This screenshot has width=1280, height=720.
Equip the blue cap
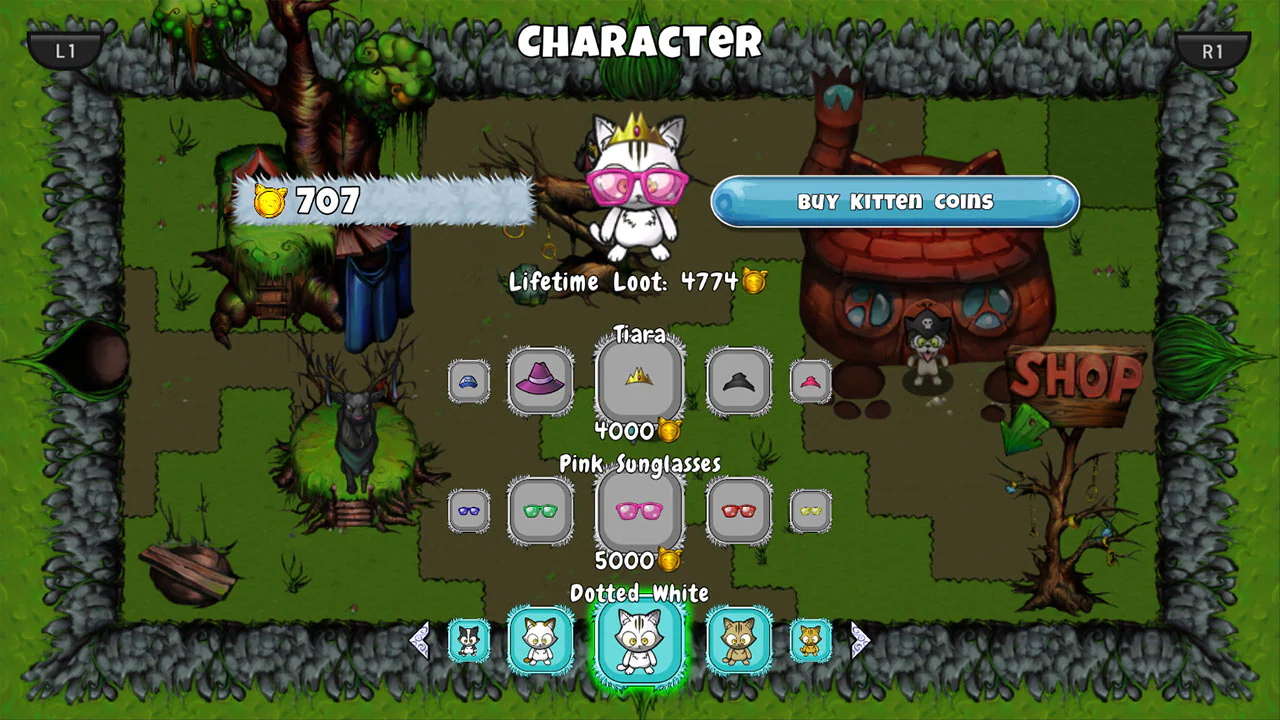(469, 381)
